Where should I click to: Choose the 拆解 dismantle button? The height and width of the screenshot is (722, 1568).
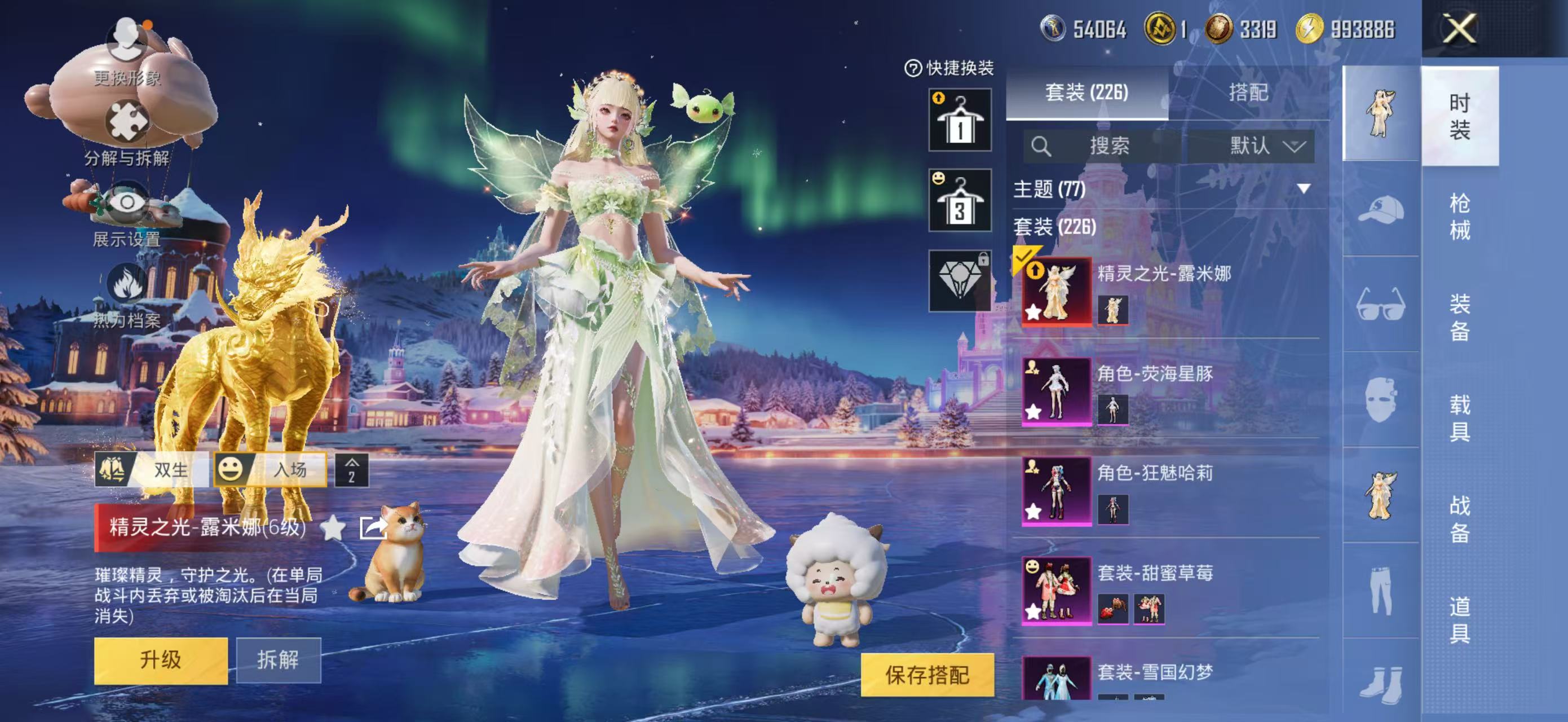point(278,661)
